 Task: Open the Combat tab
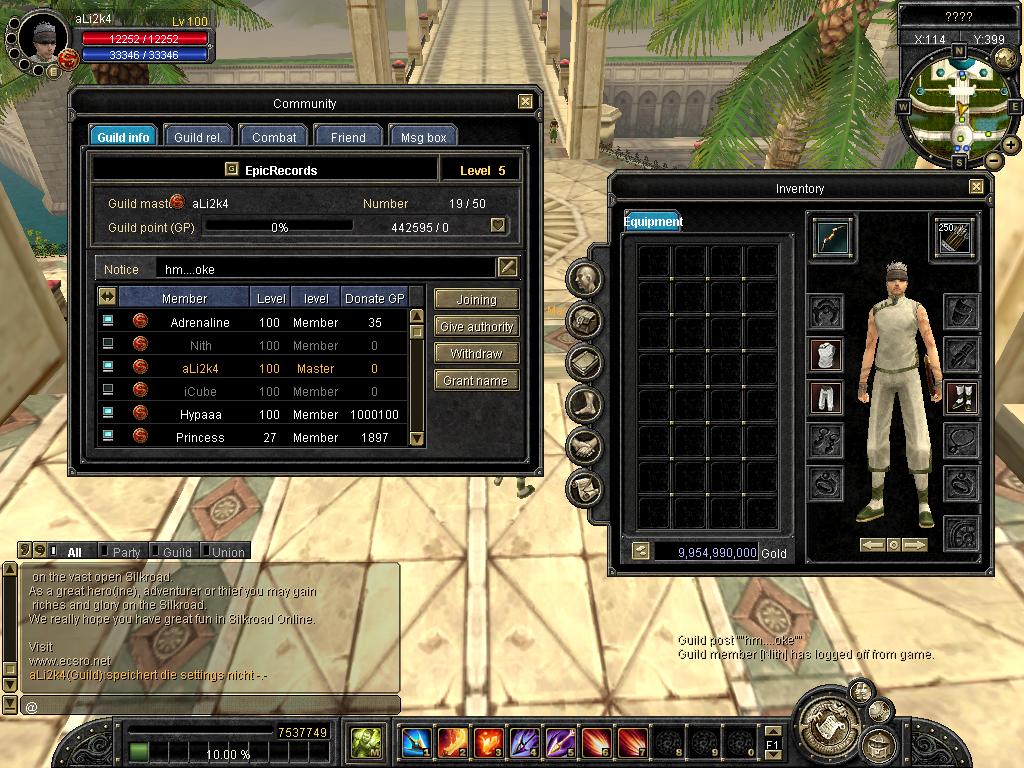(x=273, y=137)
